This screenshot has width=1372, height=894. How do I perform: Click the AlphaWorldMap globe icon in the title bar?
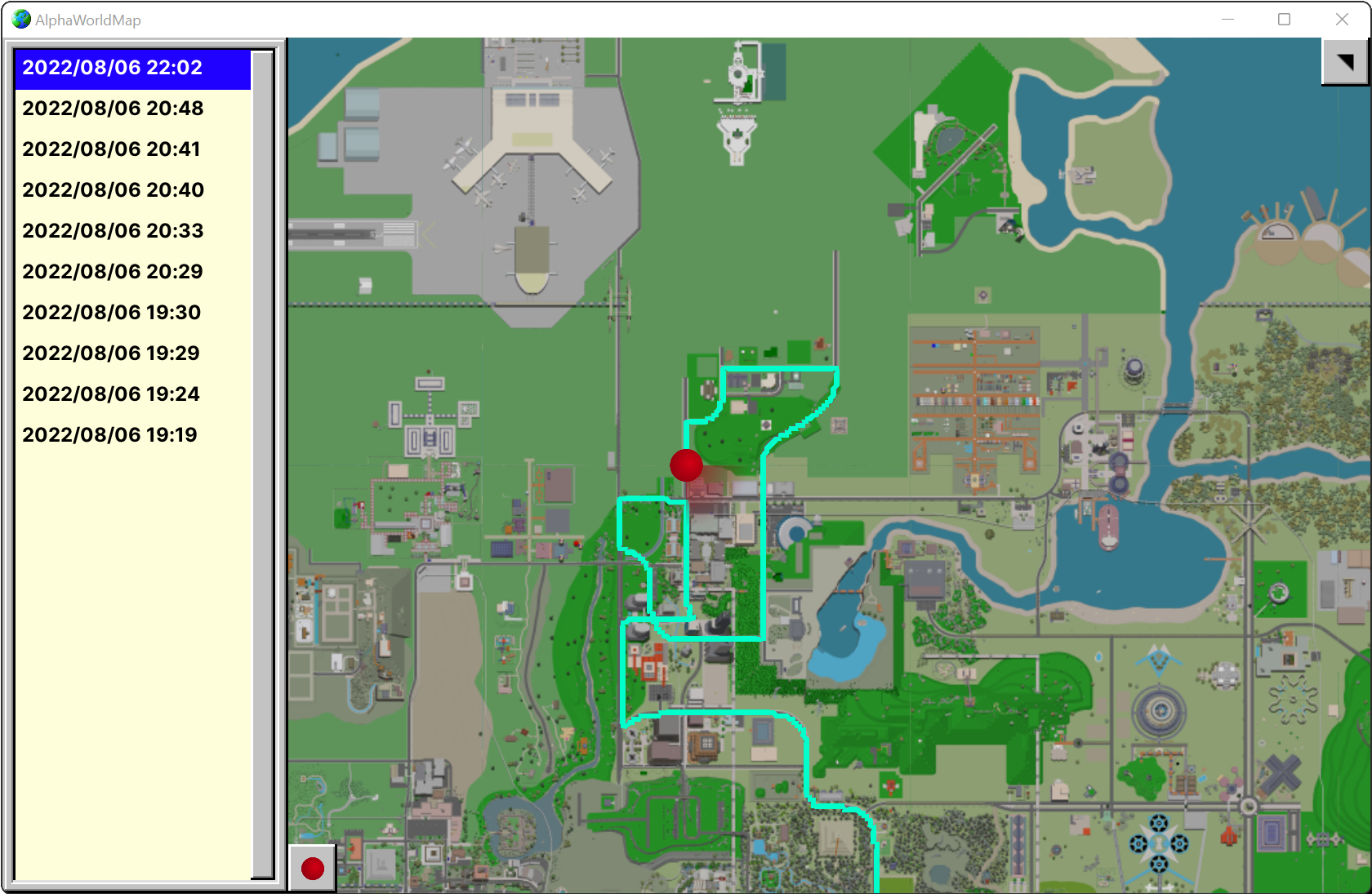point(19,19)
